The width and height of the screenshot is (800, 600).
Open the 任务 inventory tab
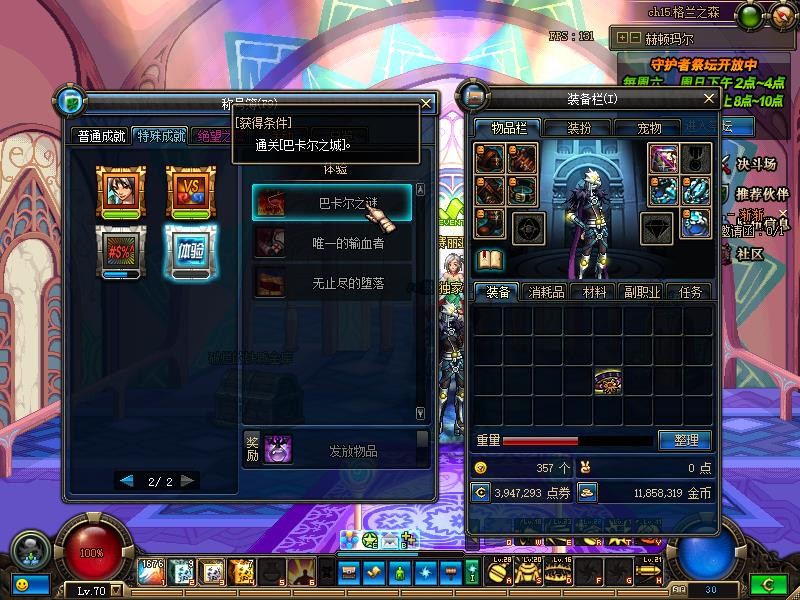(x=690, y=292)
